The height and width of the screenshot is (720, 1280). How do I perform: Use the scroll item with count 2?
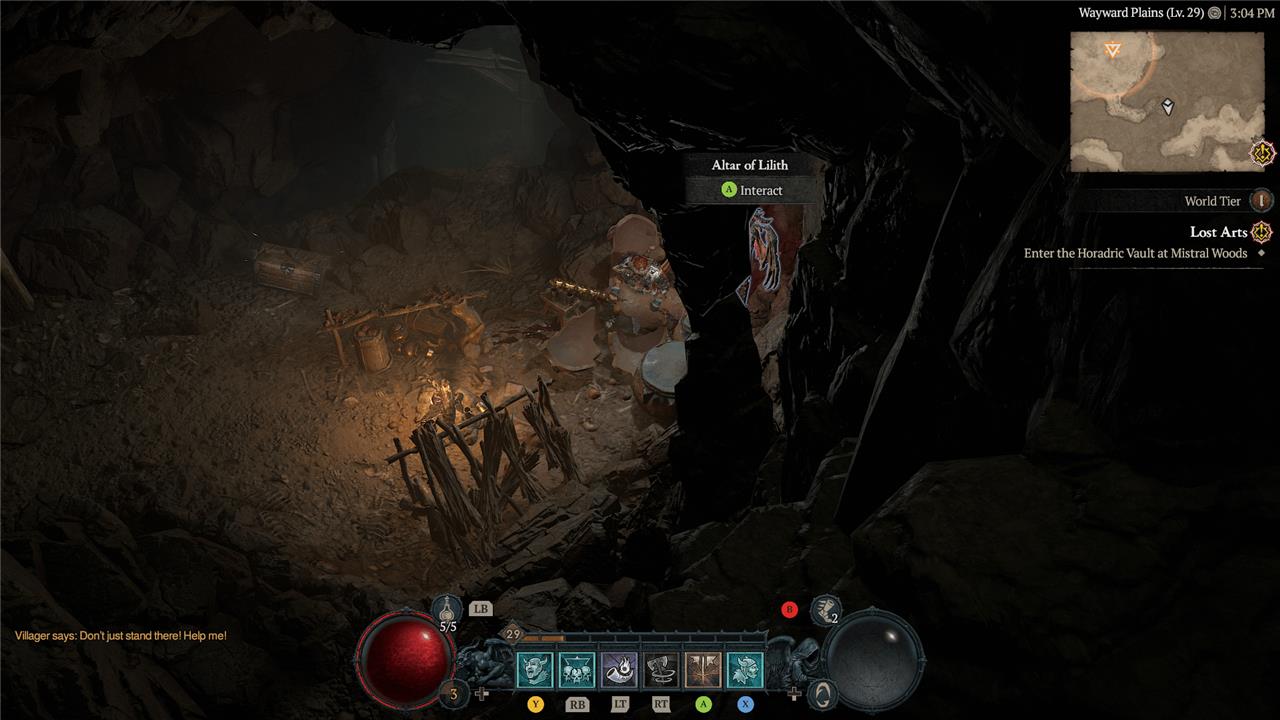(825, 608)
